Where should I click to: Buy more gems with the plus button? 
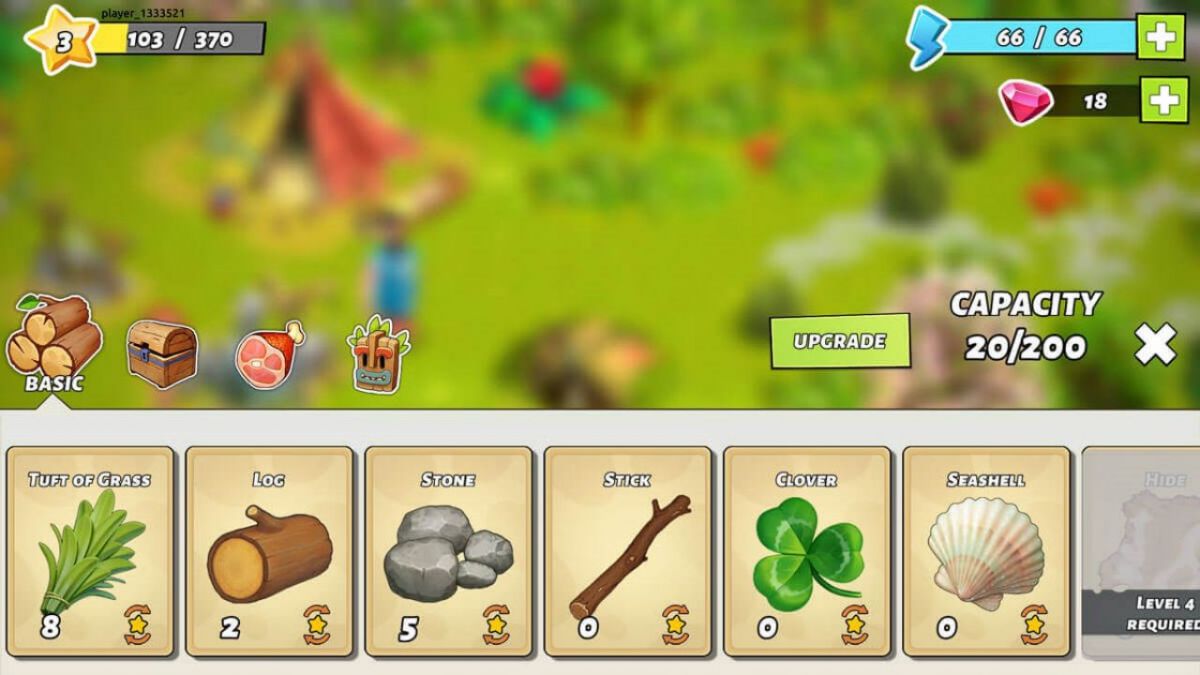[1165, 101]
